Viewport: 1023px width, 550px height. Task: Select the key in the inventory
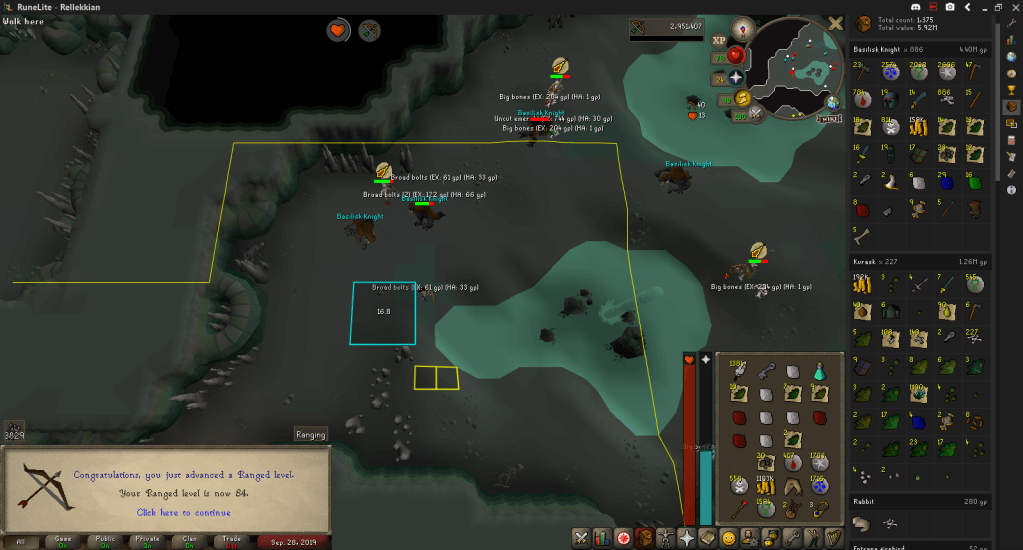(765, 372)
